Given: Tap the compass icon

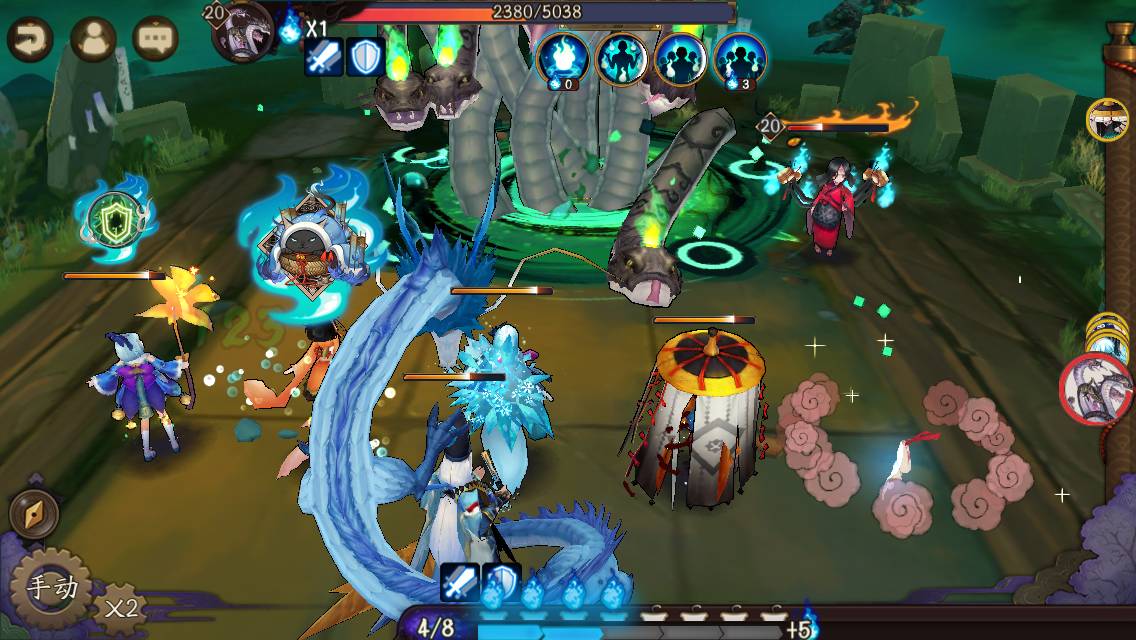Looking at the screenshot, I should coord(33,514).
